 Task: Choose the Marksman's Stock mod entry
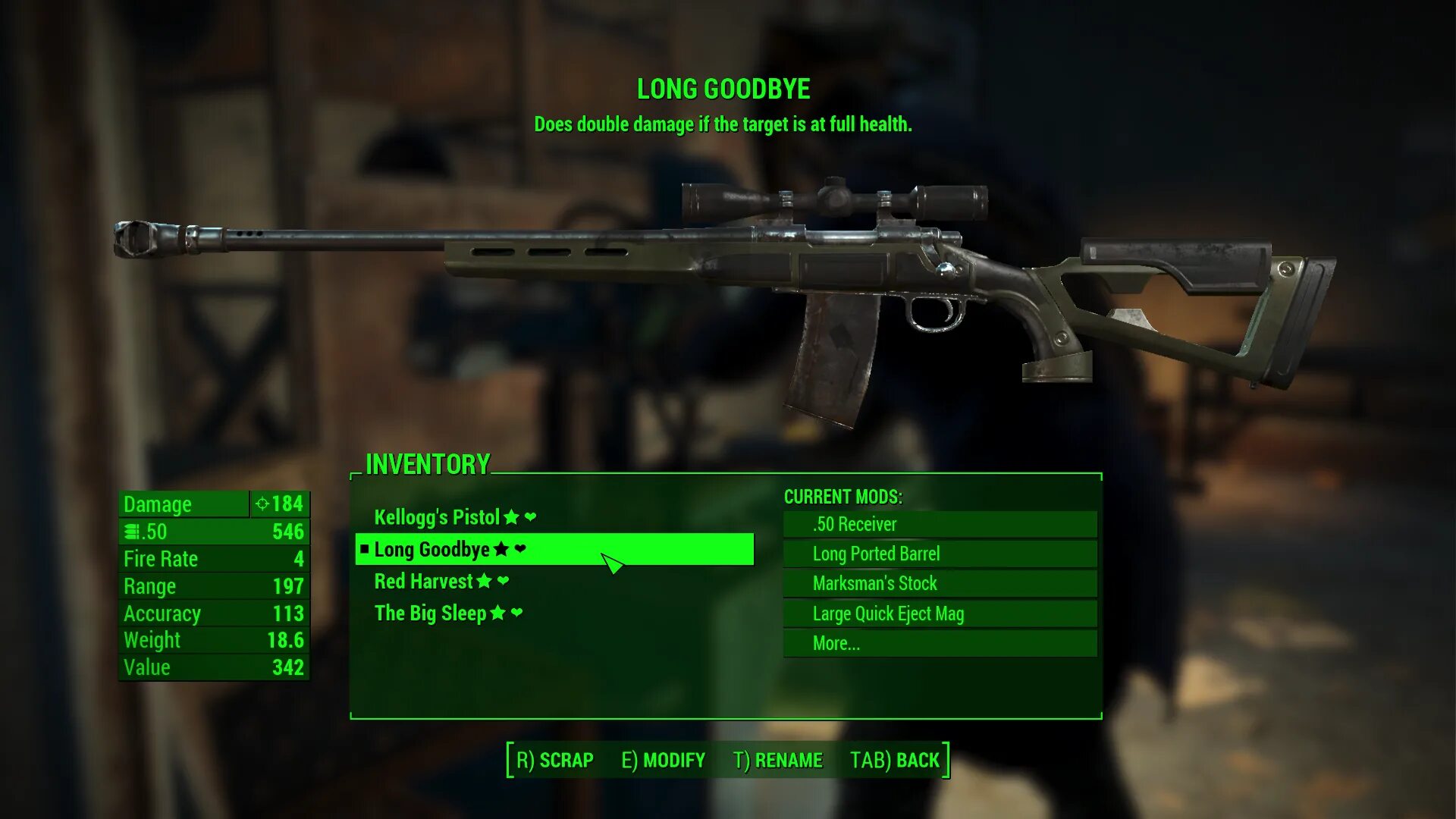click(x=939, y=583)
